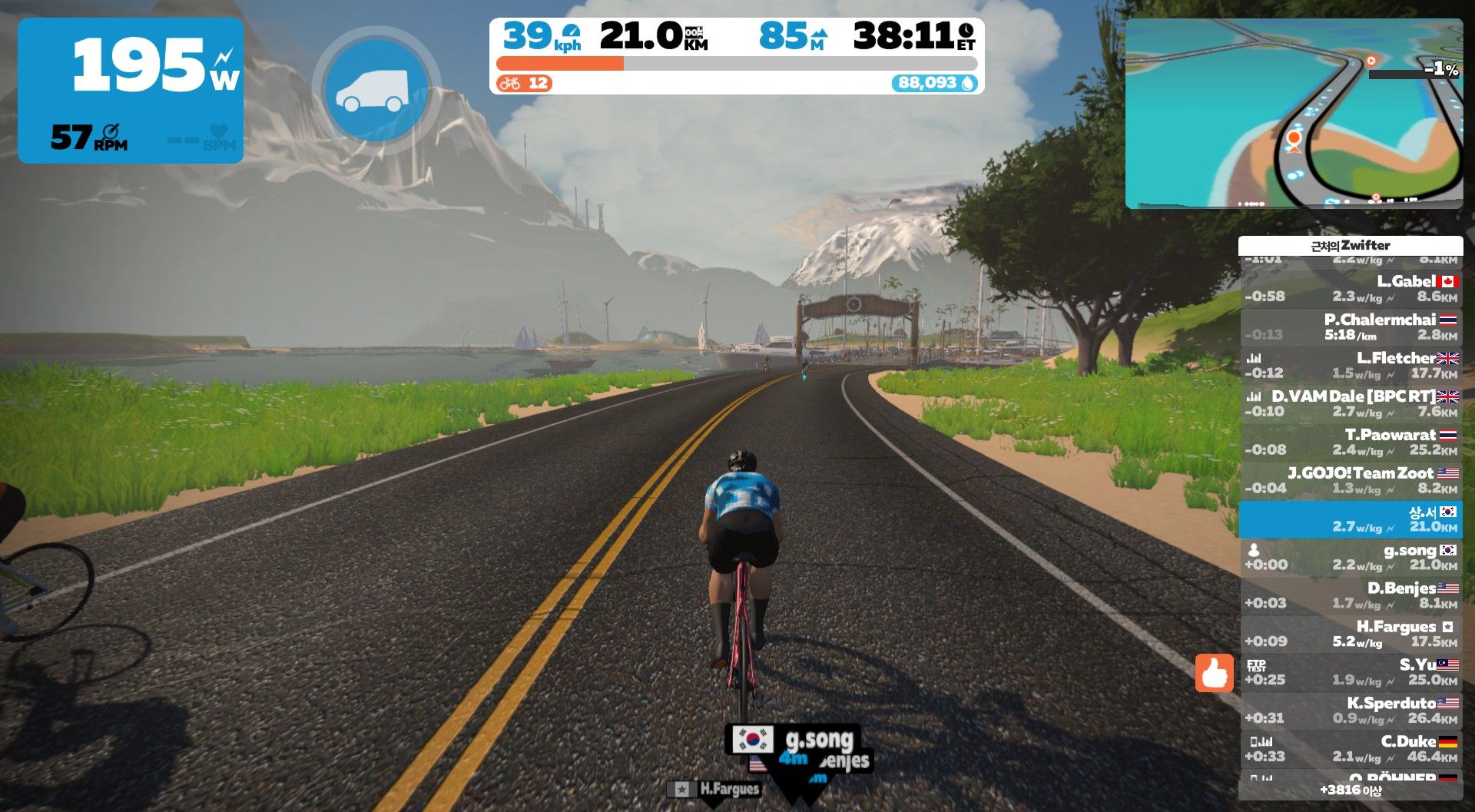Give a Ride On with the thumbs-up button
1475x812 pixels.
[x=1214, y=674]
